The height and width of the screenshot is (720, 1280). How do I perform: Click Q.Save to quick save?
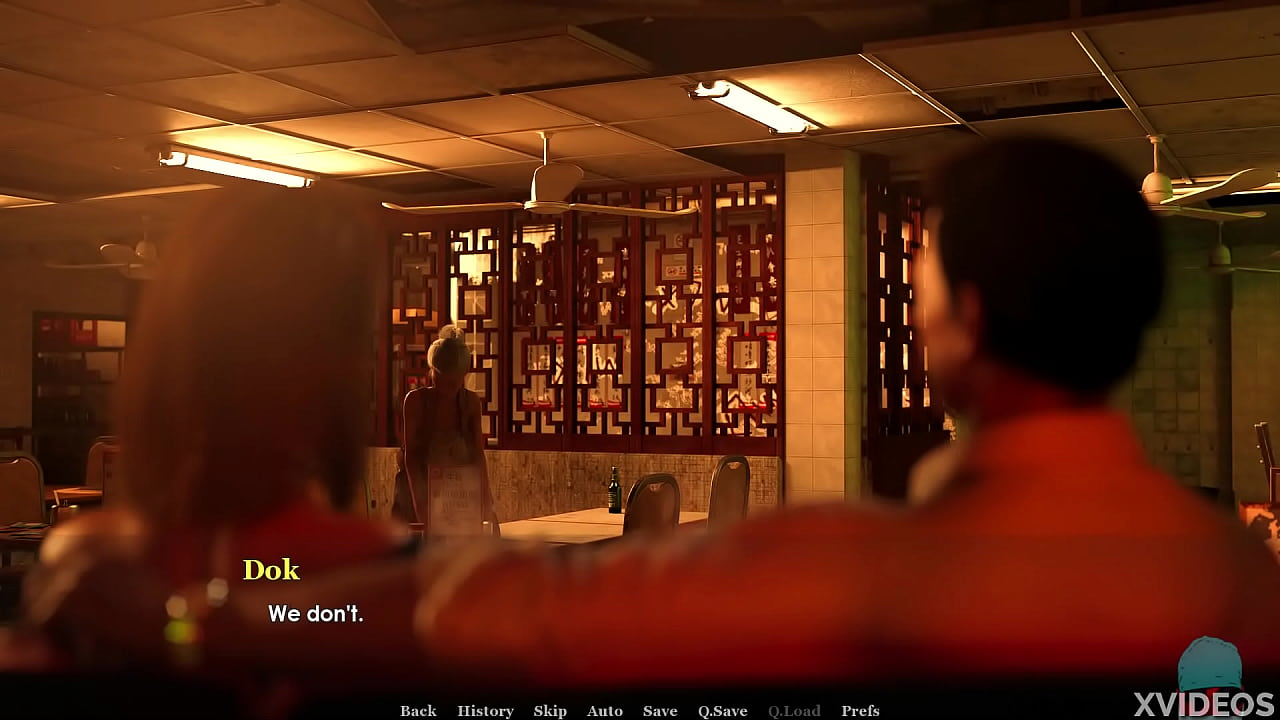coord(722,711)
